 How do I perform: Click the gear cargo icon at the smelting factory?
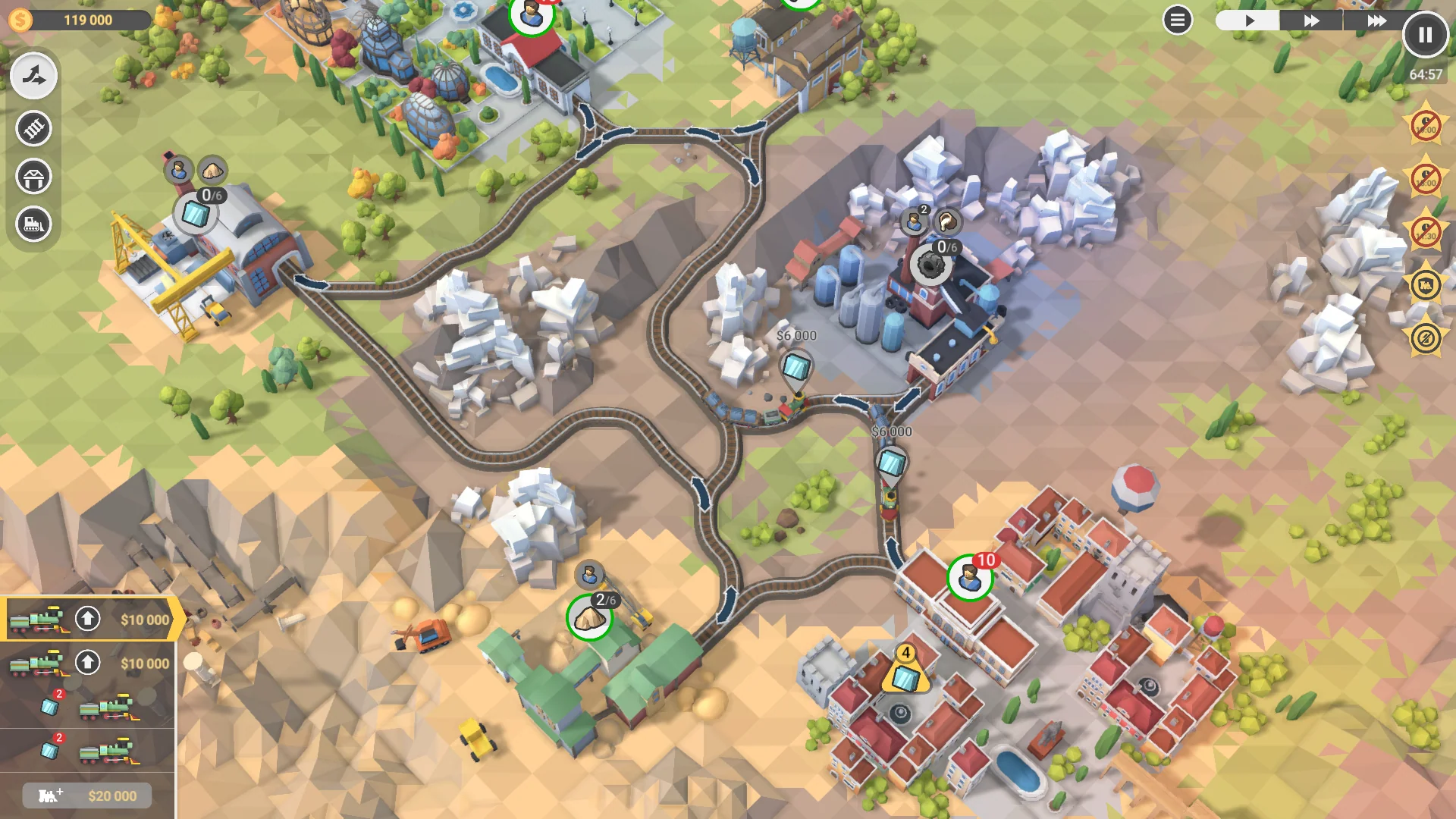[930, 265]
